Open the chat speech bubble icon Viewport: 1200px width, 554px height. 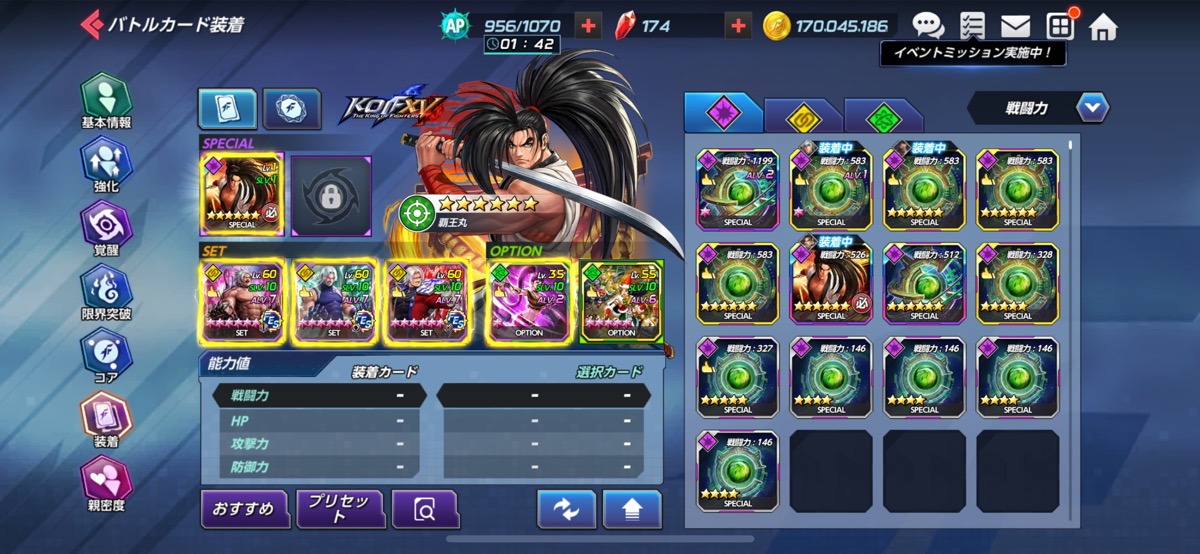927,26
